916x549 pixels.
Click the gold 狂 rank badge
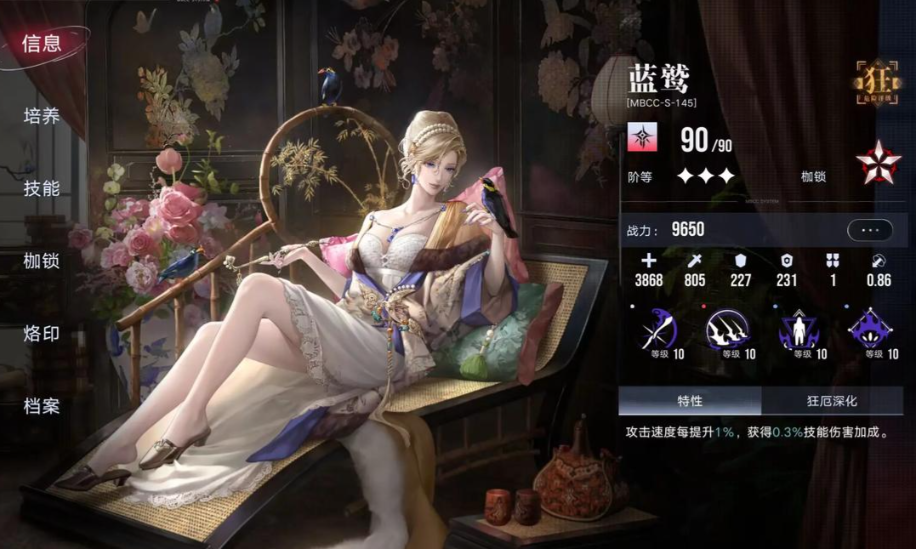click(x=877, y=82)
